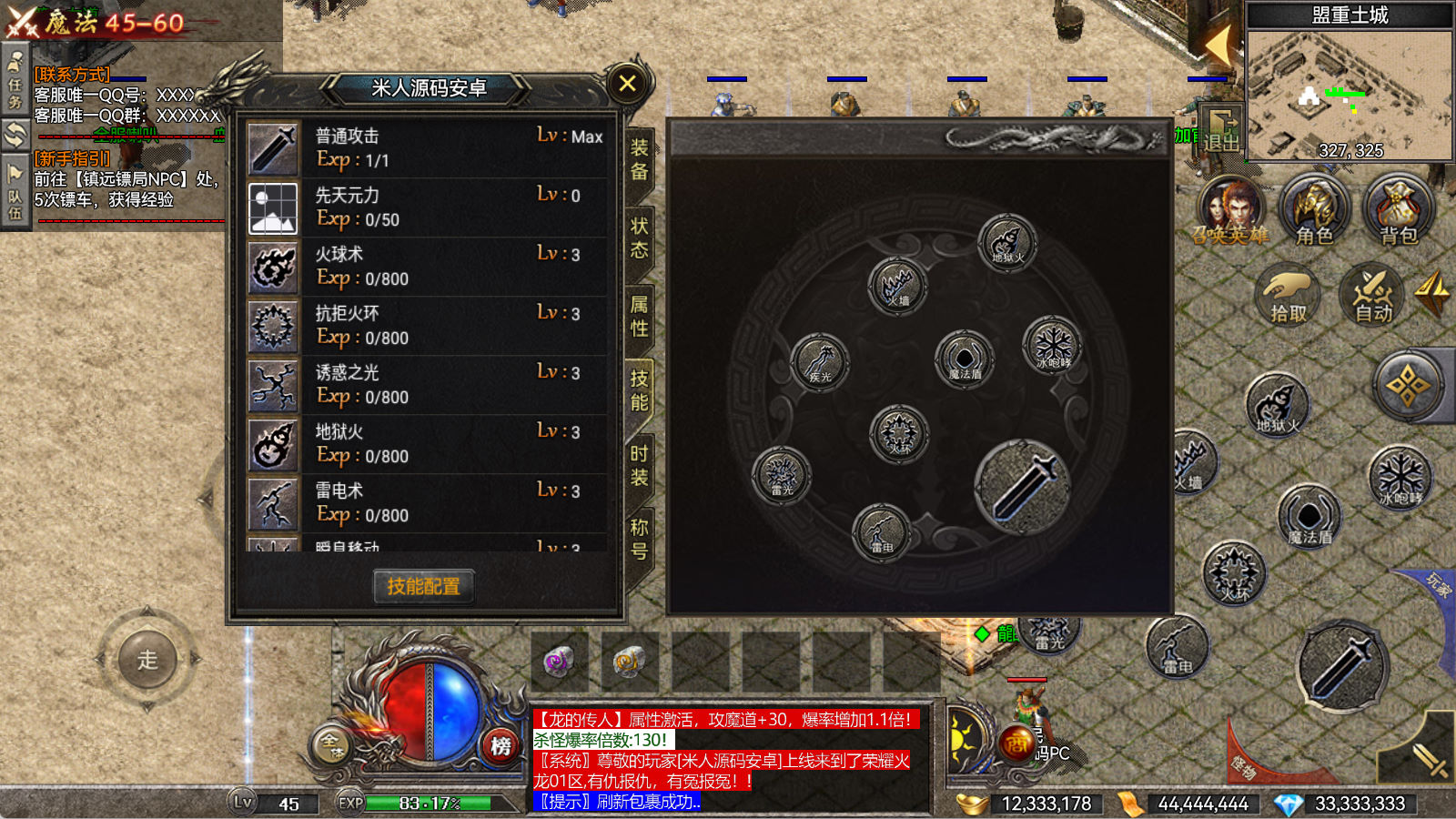Select the 冰咆哮 slot in skill wheel
The image size is (1456, 819).
[x=1053, y=346]
